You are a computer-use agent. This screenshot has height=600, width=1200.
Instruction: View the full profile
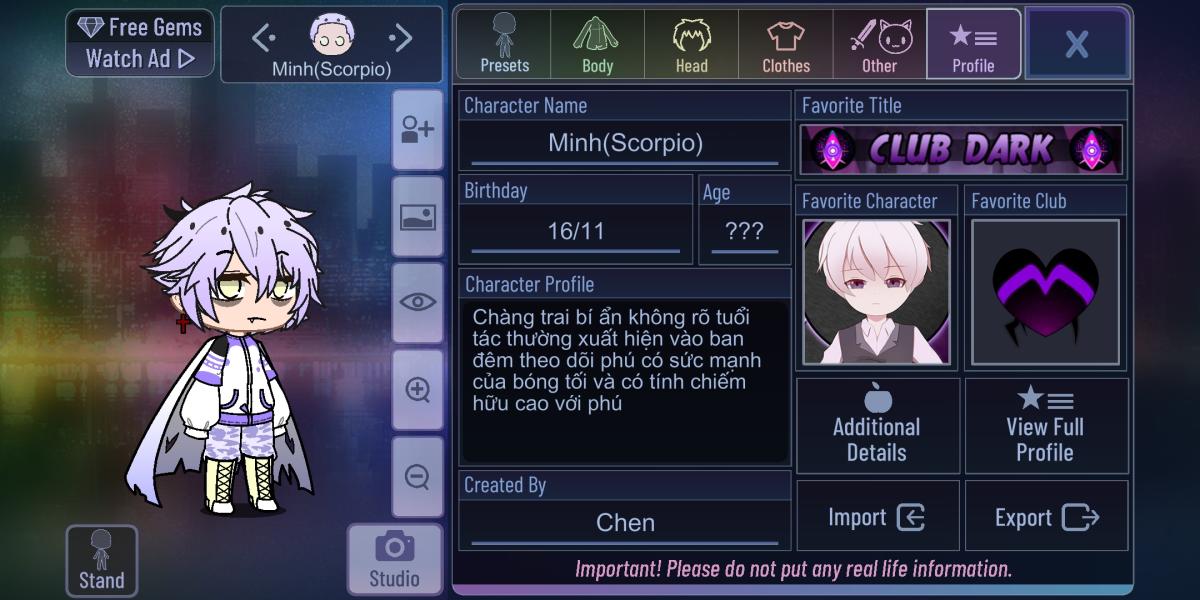(1045, 426)
